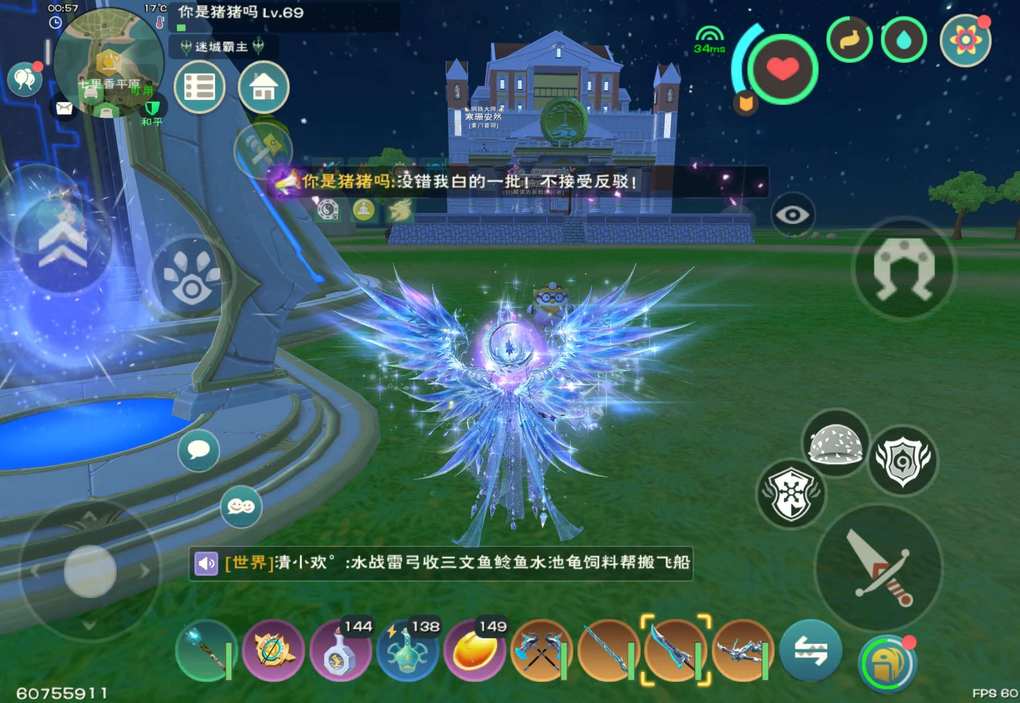Viewport: 1020px width, 703px height.
Task: Toggle the eye view button
Action: pyautogui.click(x=793, y=214)
